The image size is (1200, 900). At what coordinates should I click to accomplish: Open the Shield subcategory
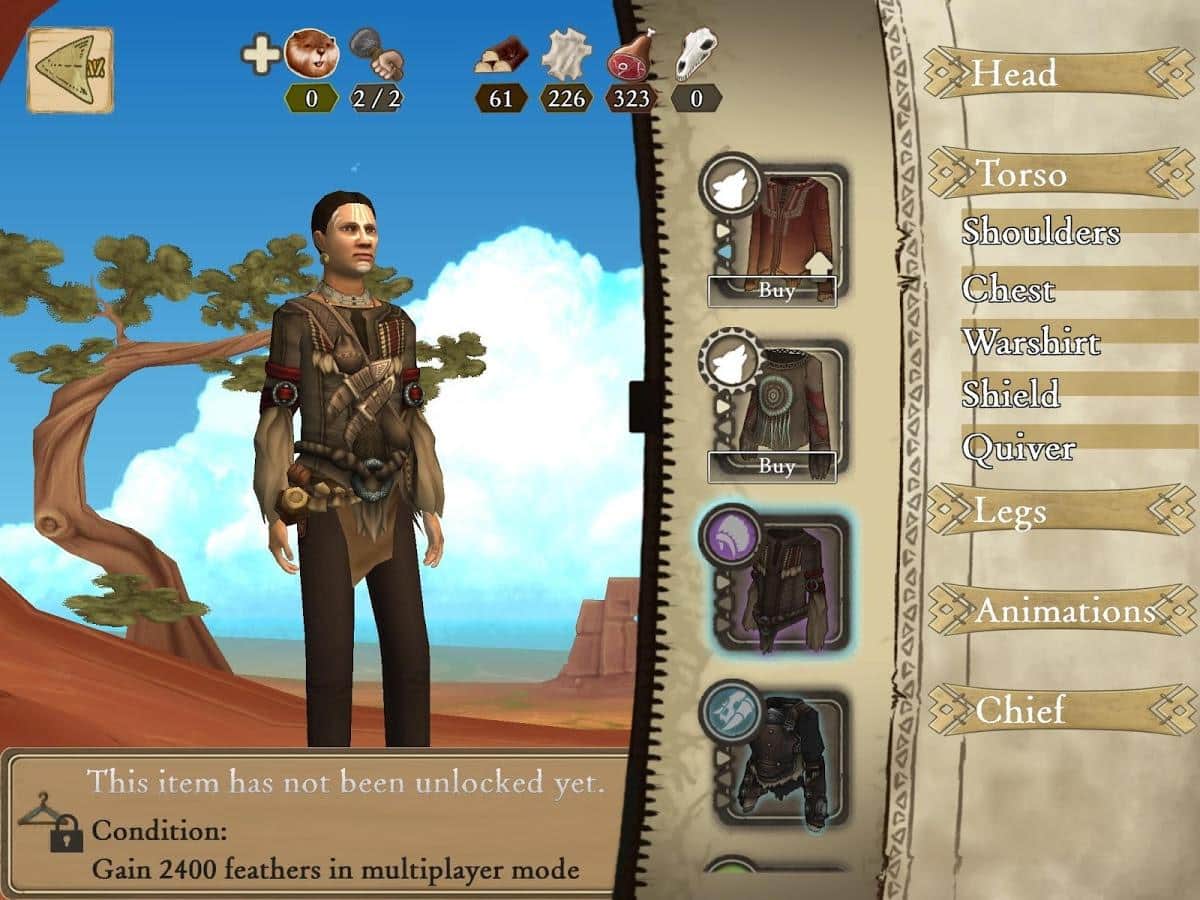1010,394
